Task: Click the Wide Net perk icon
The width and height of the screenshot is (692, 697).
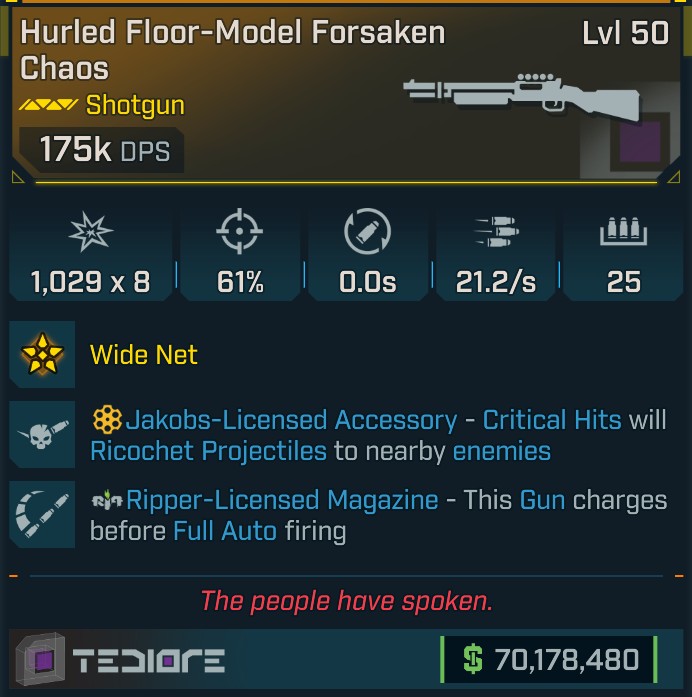Action: point(43,354)
